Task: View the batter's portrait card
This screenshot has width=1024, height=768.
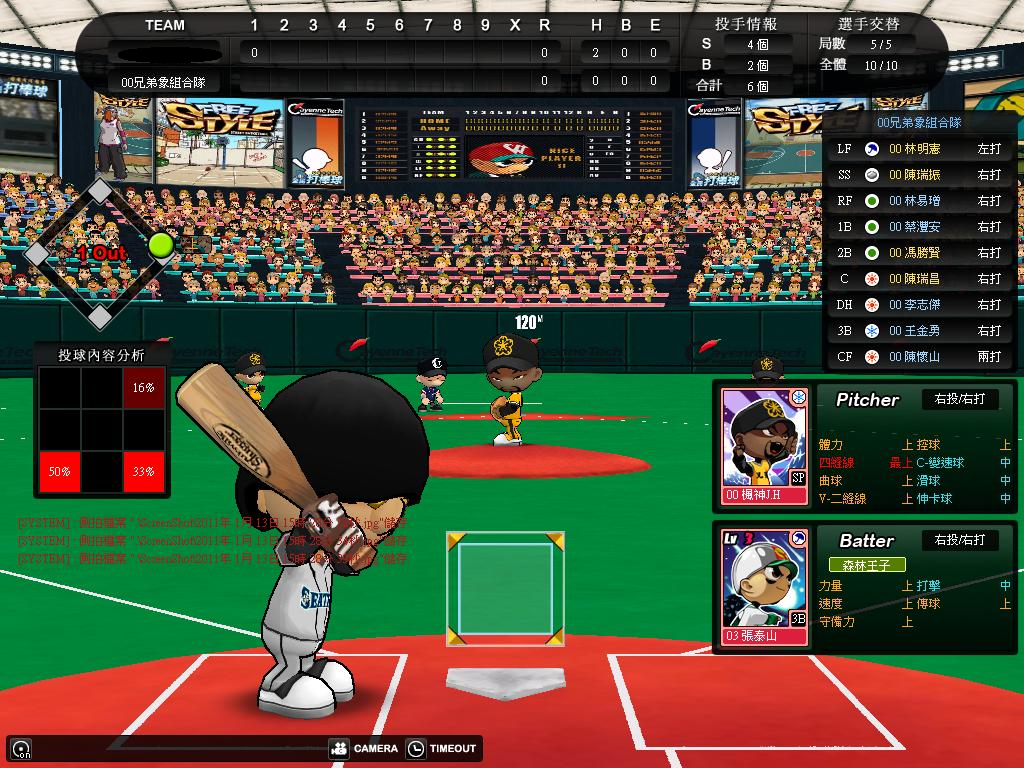Action: point(764,587)
